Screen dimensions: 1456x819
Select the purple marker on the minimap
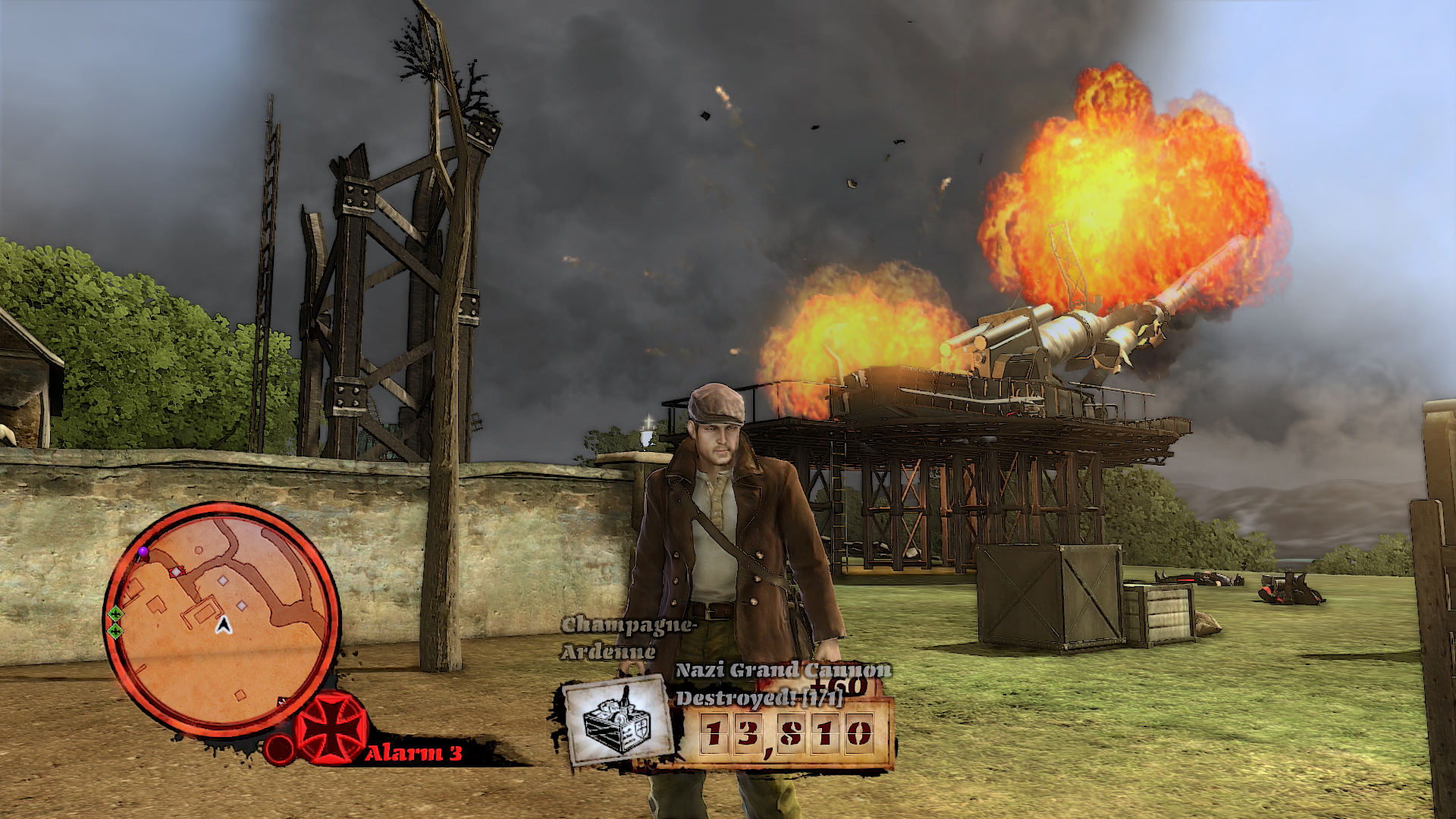tap(143, 552)
